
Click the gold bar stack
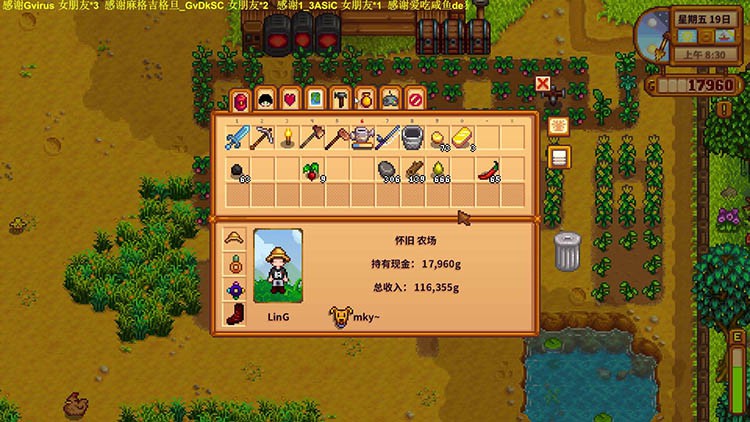[462, 138]
